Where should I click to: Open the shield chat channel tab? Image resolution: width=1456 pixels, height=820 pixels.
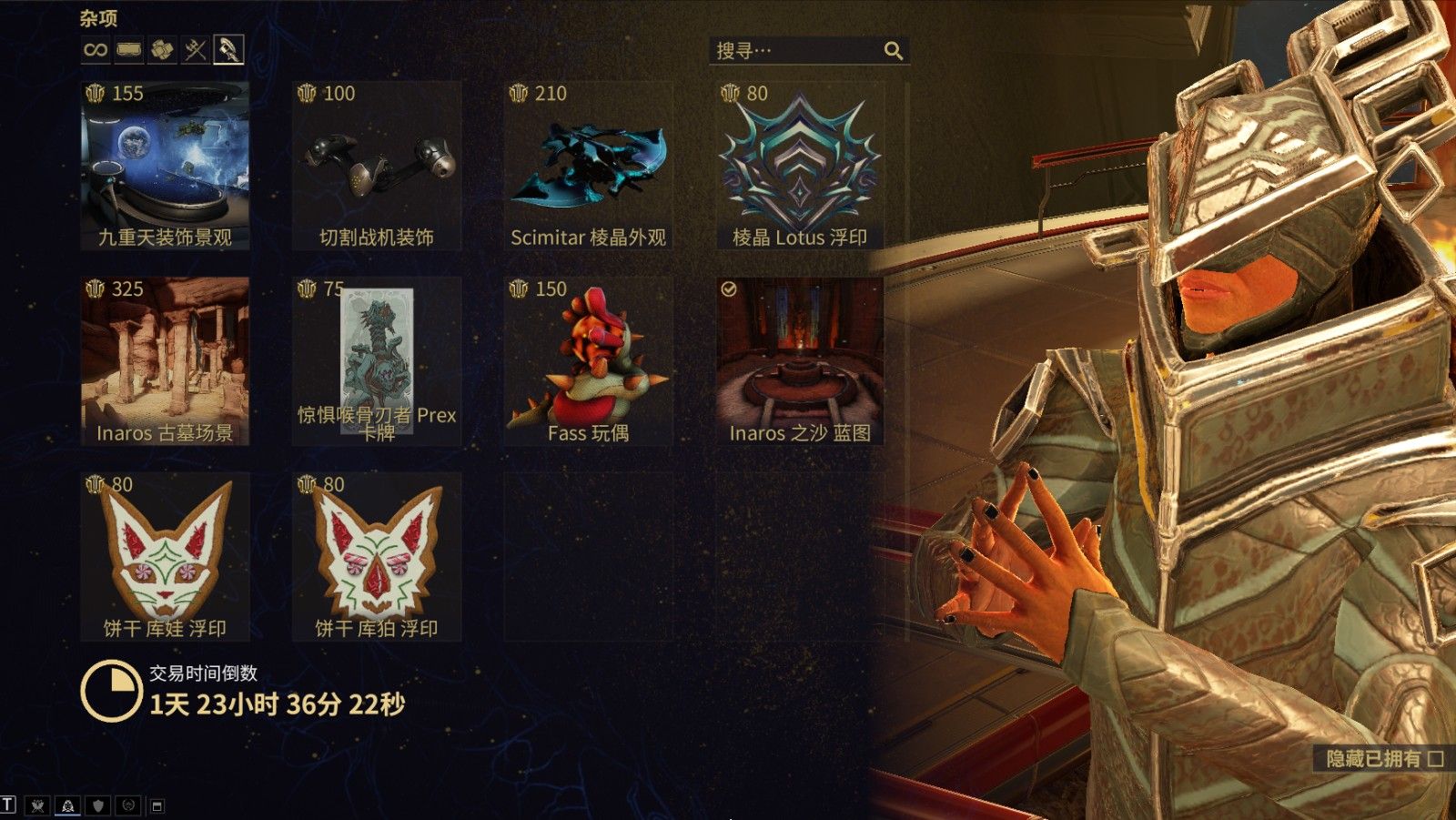click(98, 805)
